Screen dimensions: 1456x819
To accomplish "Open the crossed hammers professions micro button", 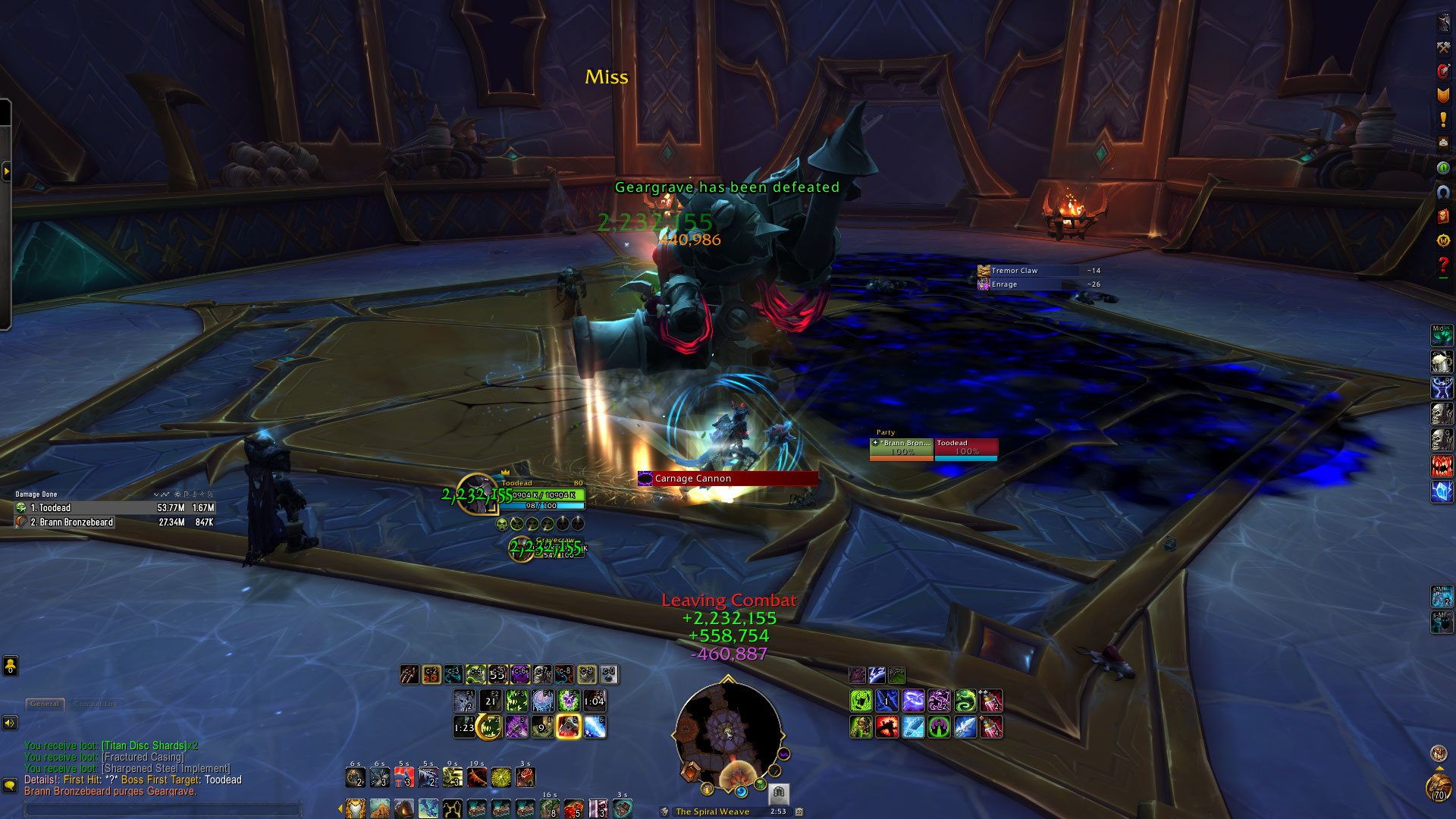I will tap(1443, 47).
